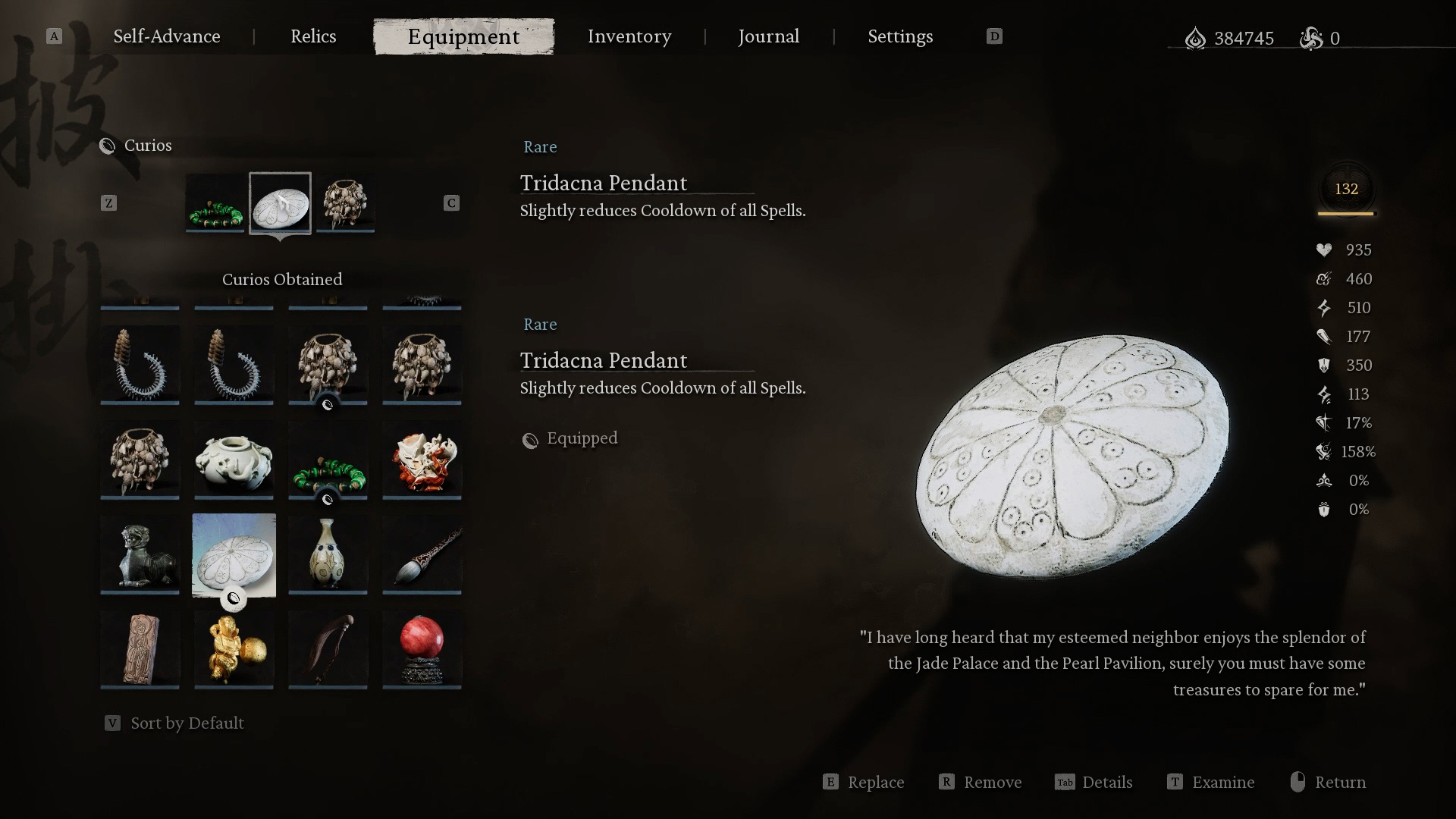Click the Remove button
This screenshot has width=1456, height=819.
click(981, 782)
